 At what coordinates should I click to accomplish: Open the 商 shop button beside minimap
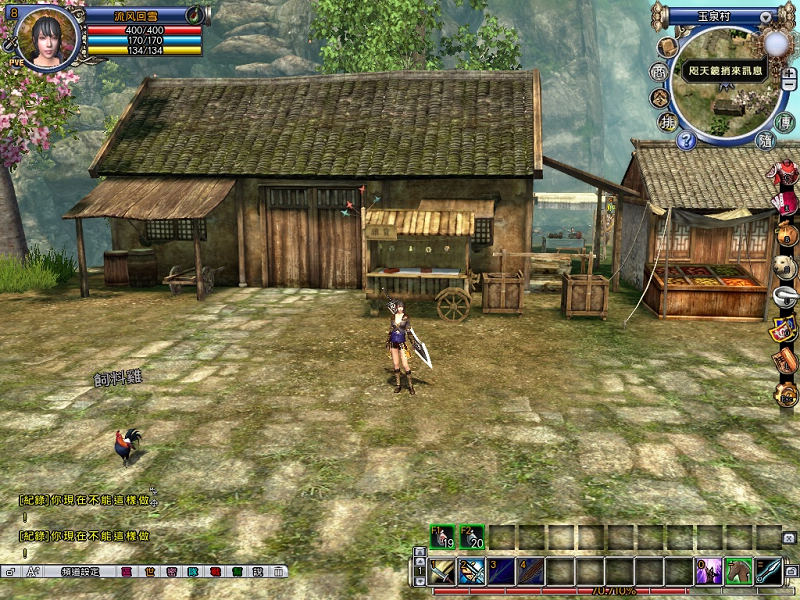point(659,72)
